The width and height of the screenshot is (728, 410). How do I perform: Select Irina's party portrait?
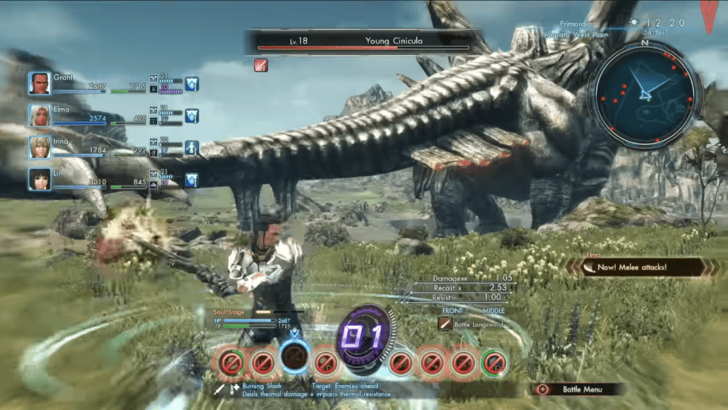[x=39, y=147]
